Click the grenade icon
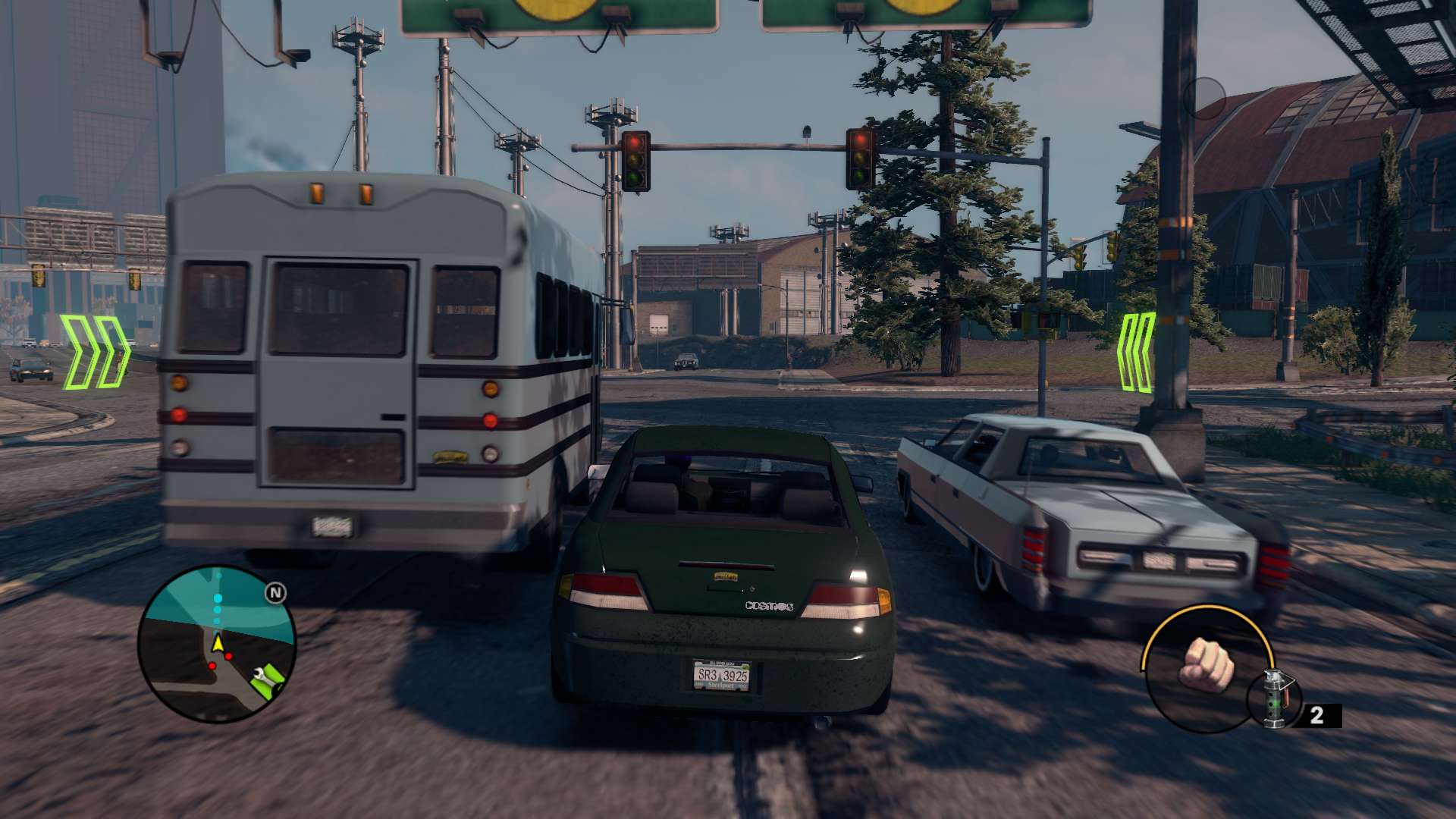 (1276, 699)
